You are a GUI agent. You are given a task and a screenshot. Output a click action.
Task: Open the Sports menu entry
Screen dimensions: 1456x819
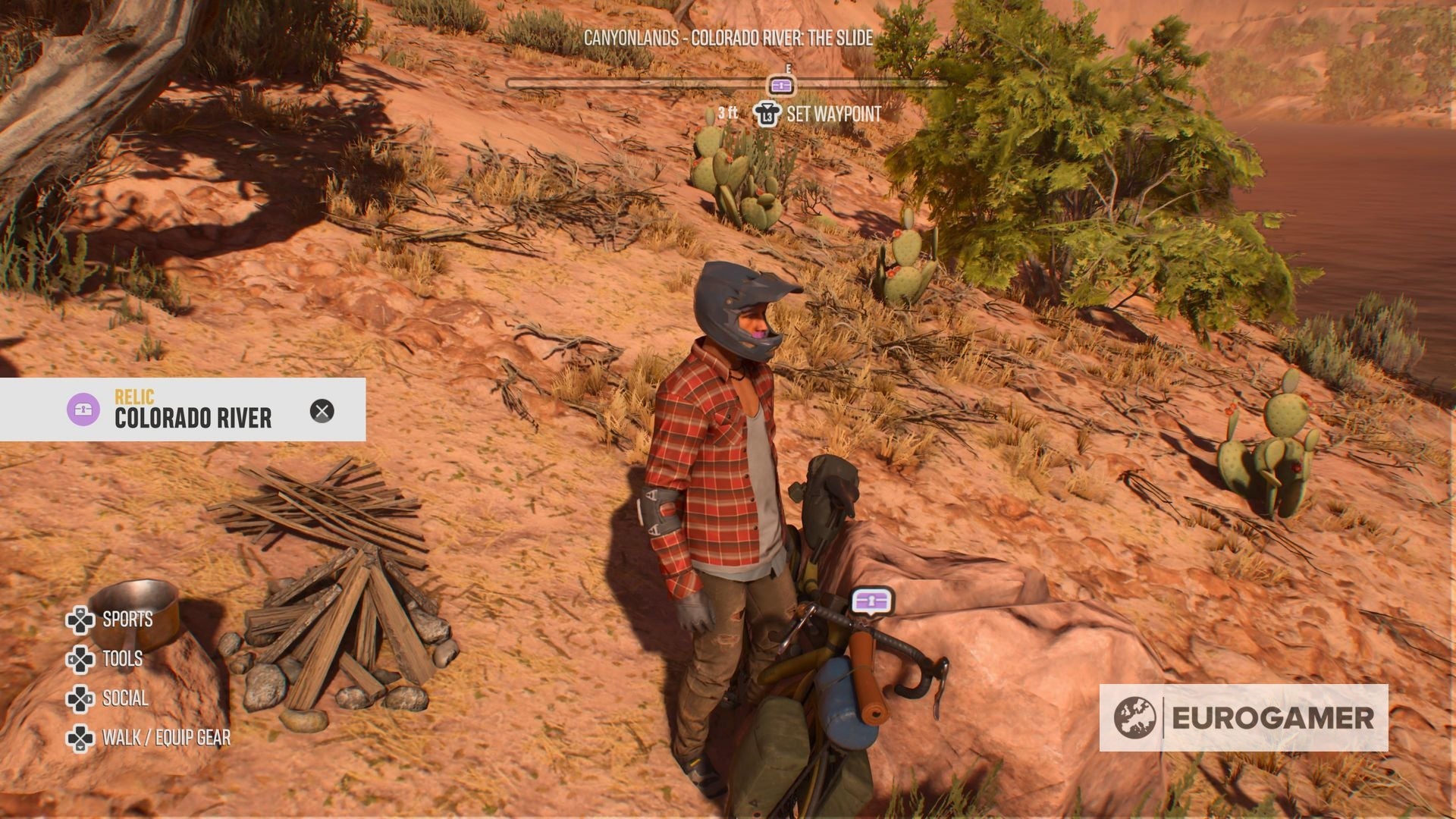[x=125, y=620]
